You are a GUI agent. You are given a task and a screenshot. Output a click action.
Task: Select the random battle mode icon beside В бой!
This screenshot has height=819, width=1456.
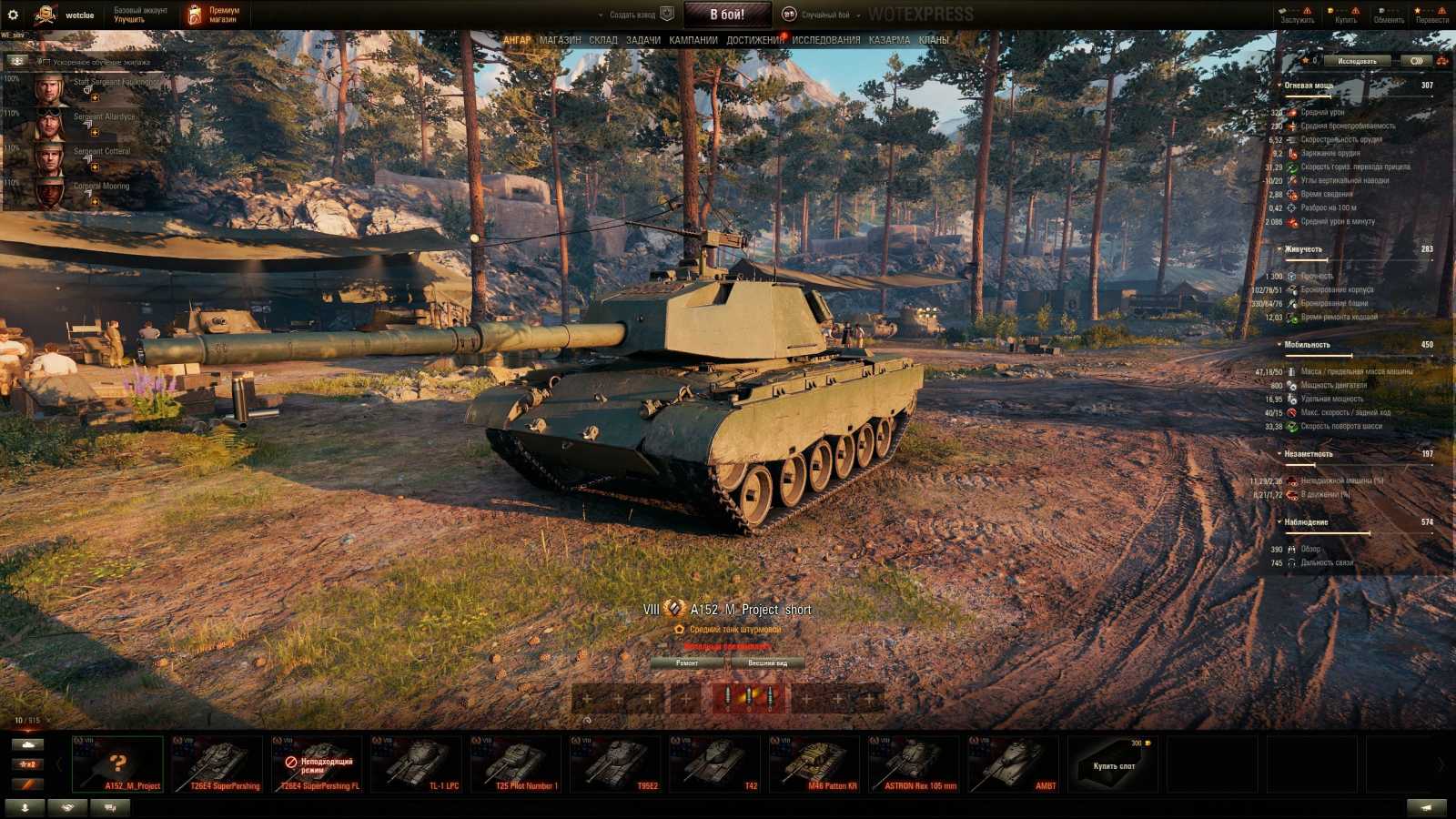[x=790, y=13]
